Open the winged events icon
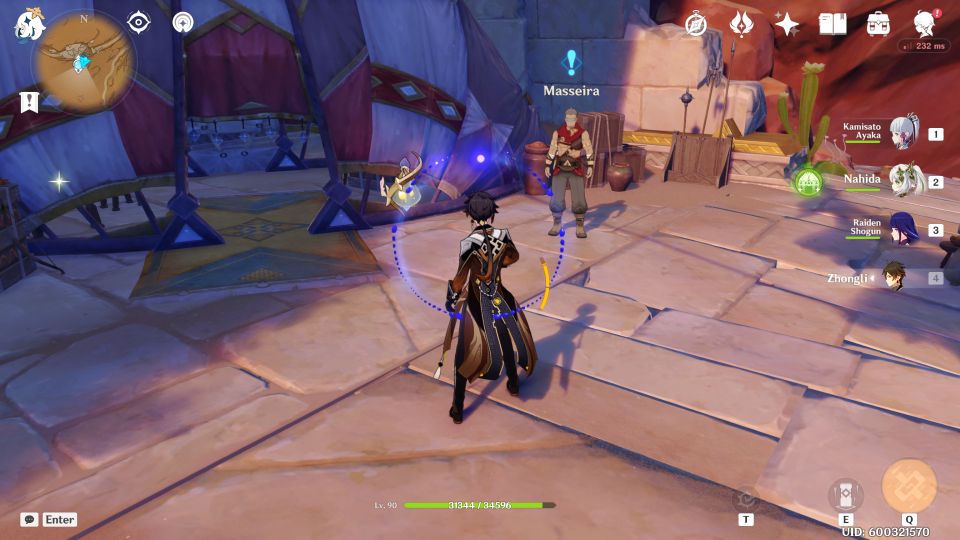The image size is (960, 540). (x=741, y=24)
